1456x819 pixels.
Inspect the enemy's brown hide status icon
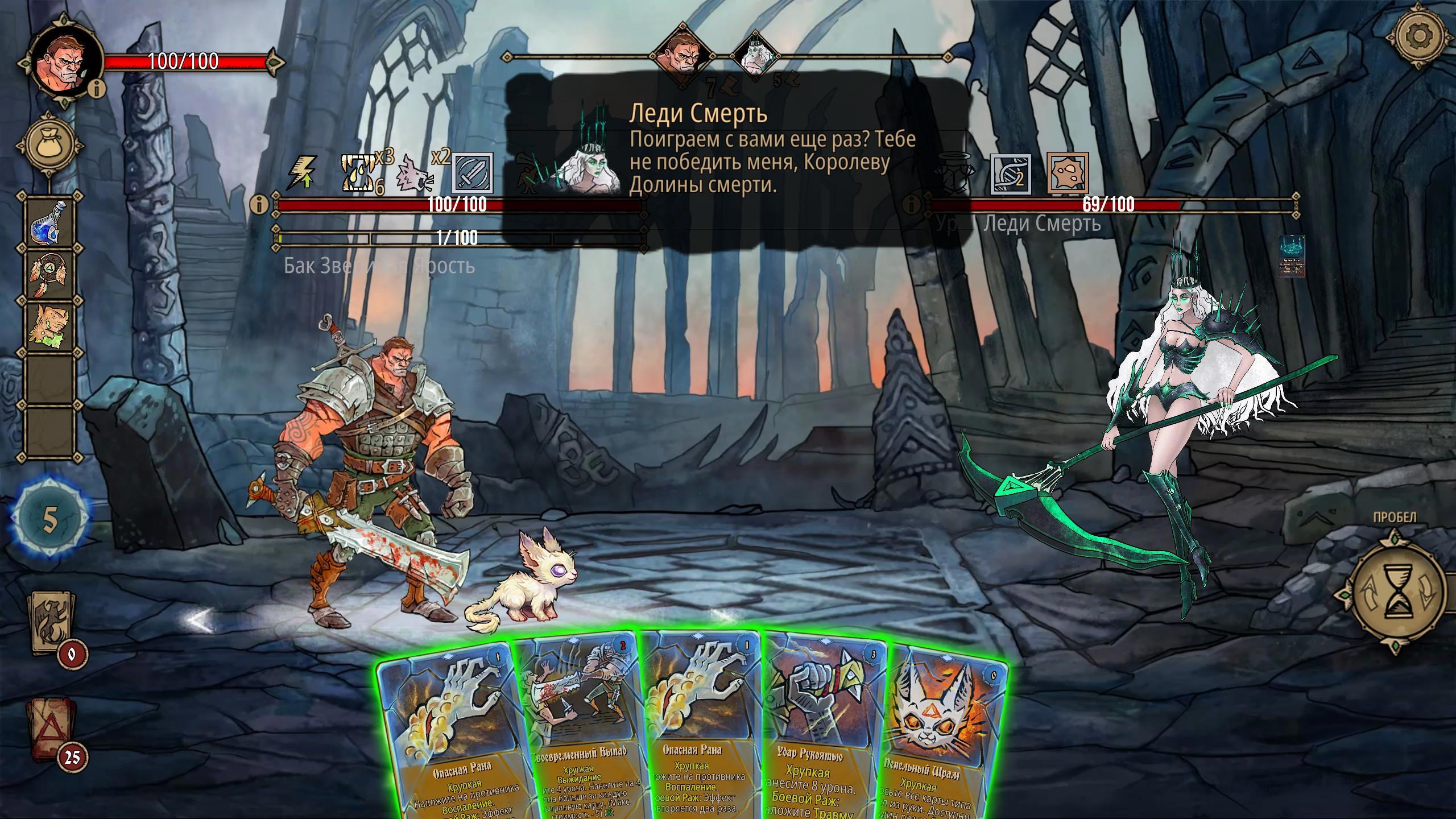click(x=1068, y=172)
